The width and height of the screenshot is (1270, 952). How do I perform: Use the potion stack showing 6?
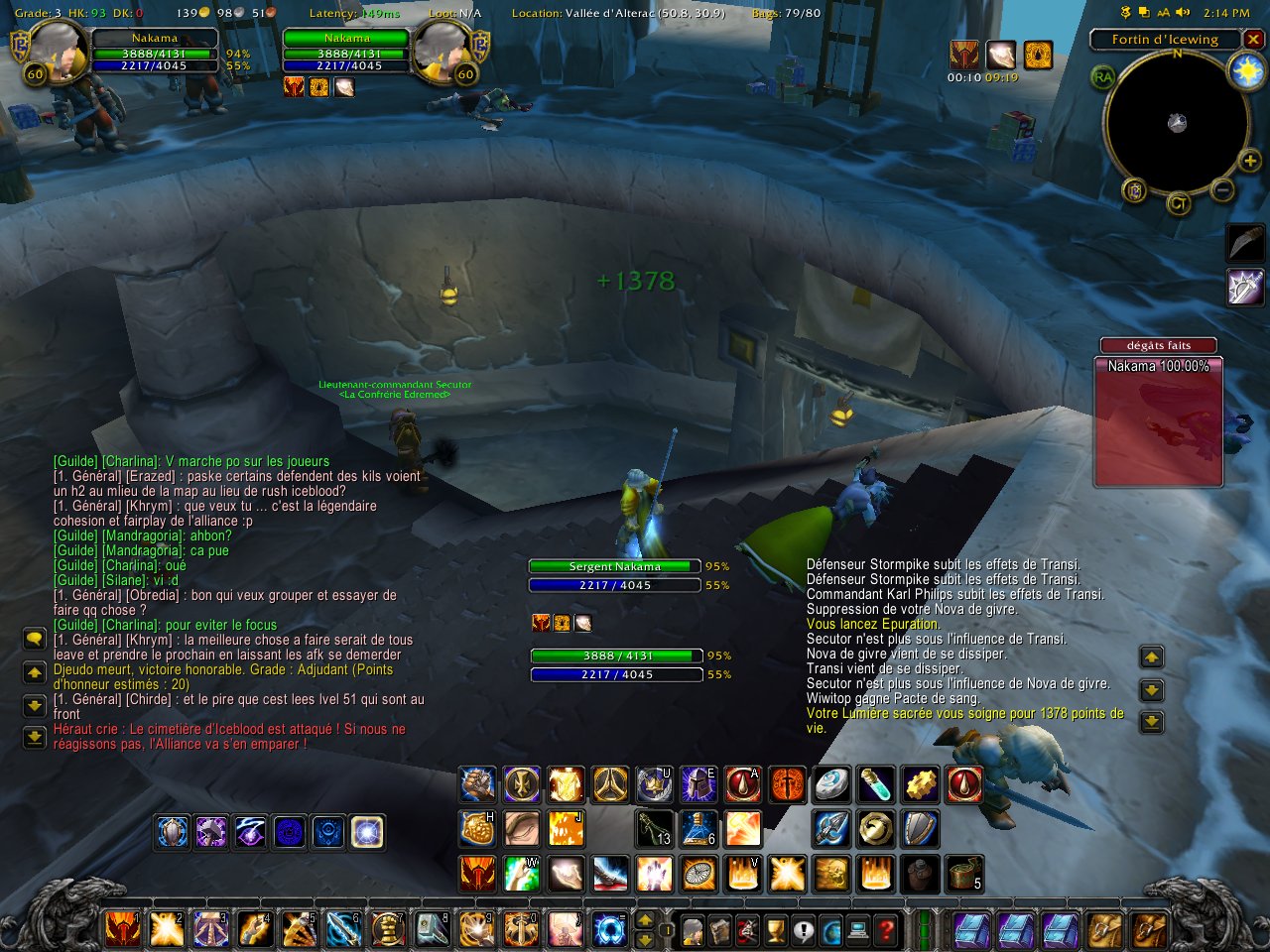[698, 828]
